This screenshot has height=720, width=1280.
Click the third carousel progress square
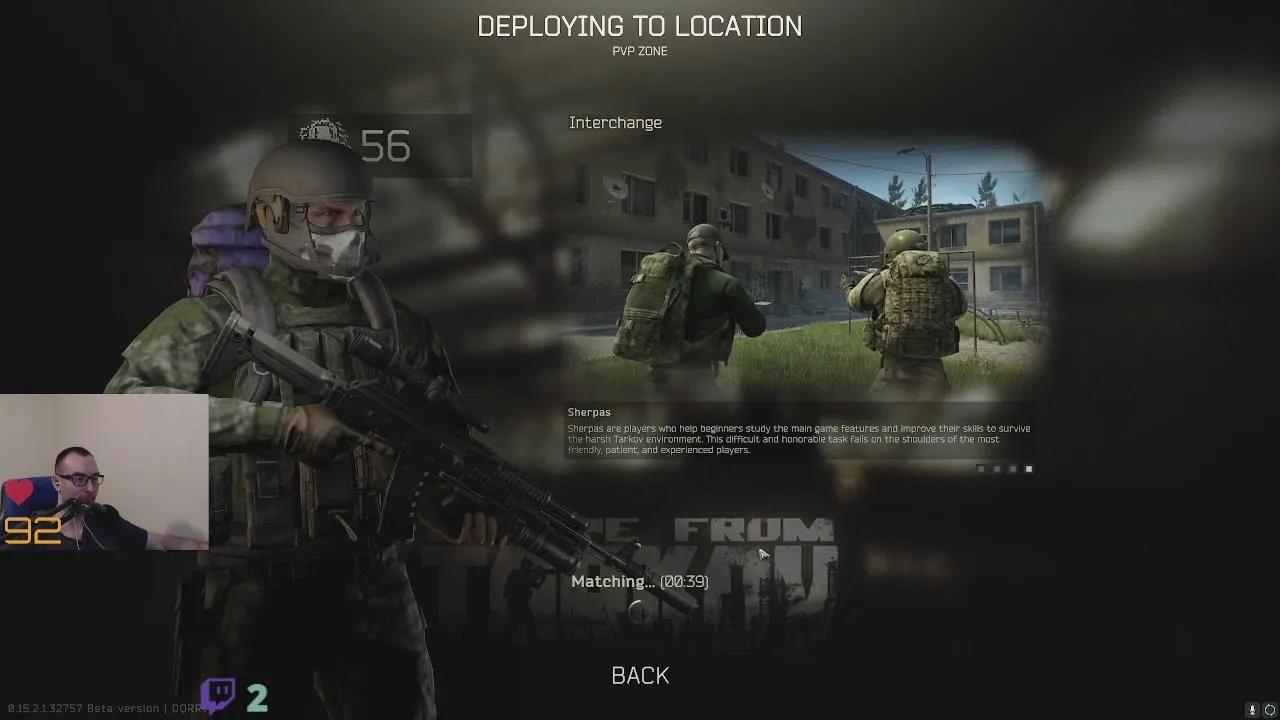pyautogui.click(x=1013, y=468)
